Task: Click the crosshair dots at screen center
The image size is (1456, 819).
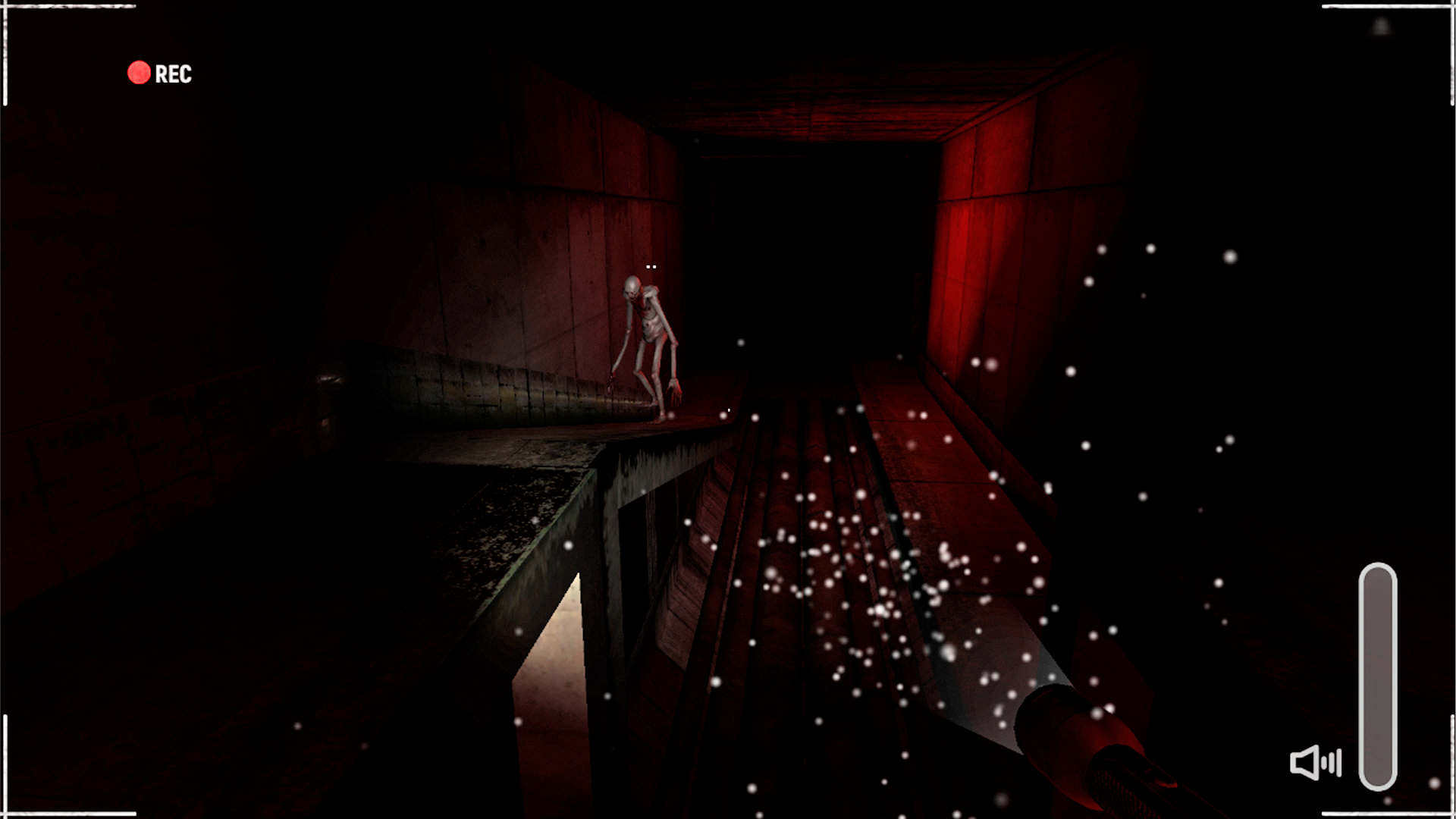Action: (x=651, y=267)
